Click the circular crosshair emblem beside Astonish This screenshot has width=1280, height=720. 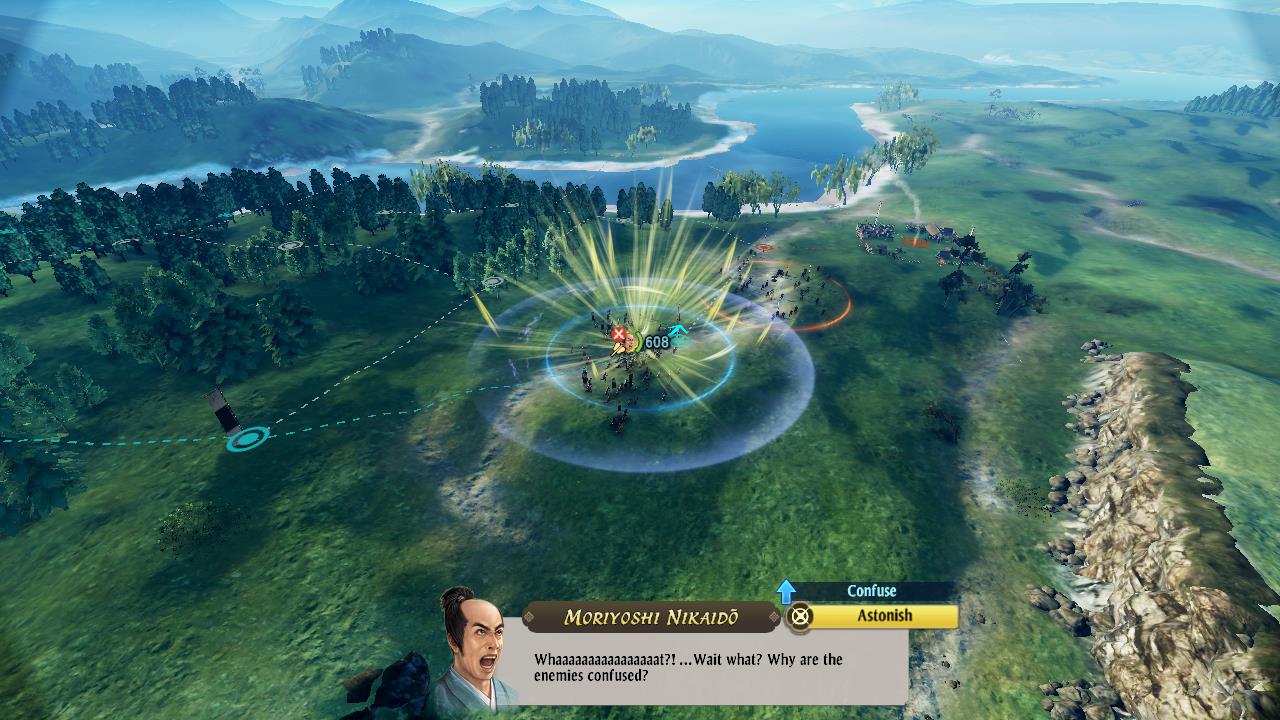point(799,617)
